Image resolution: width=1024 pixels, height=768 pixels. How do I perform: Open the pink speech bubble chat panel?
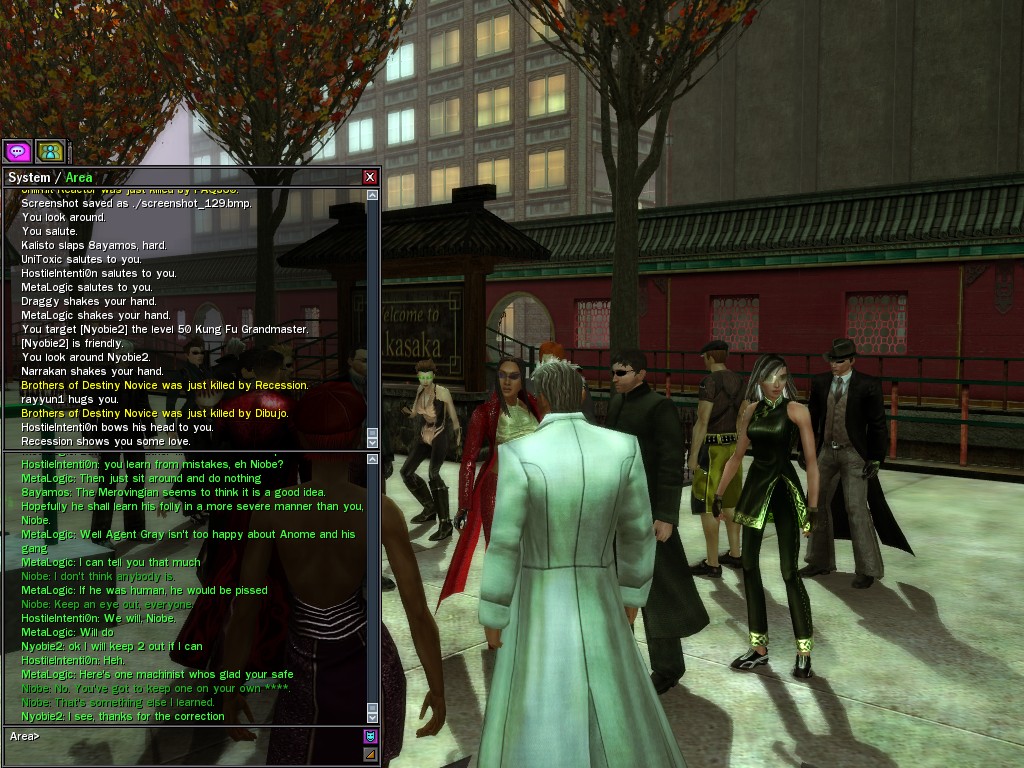[x=18, y=151]
